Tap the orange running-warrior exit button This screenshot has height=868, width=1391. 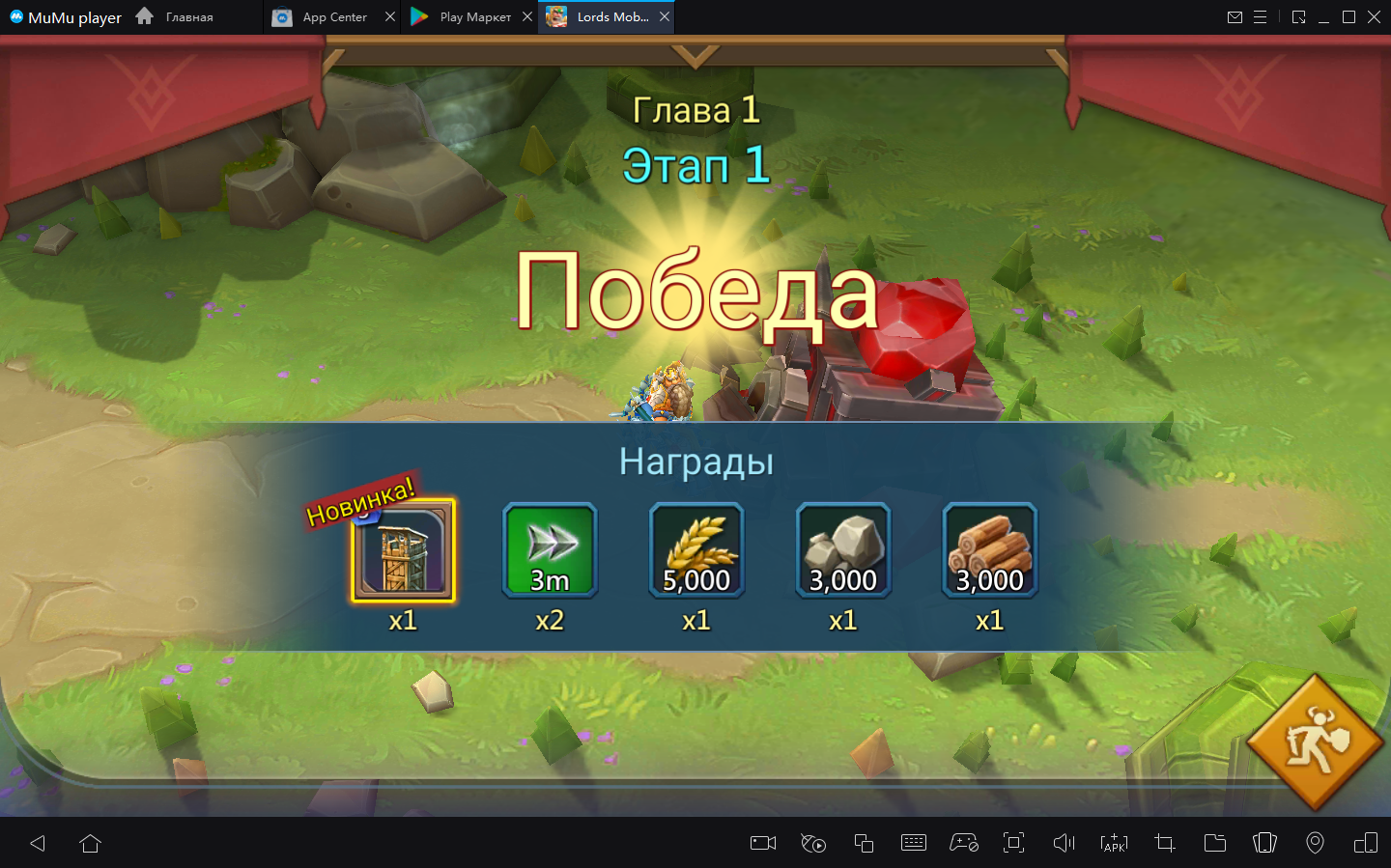coord(1316,742)
